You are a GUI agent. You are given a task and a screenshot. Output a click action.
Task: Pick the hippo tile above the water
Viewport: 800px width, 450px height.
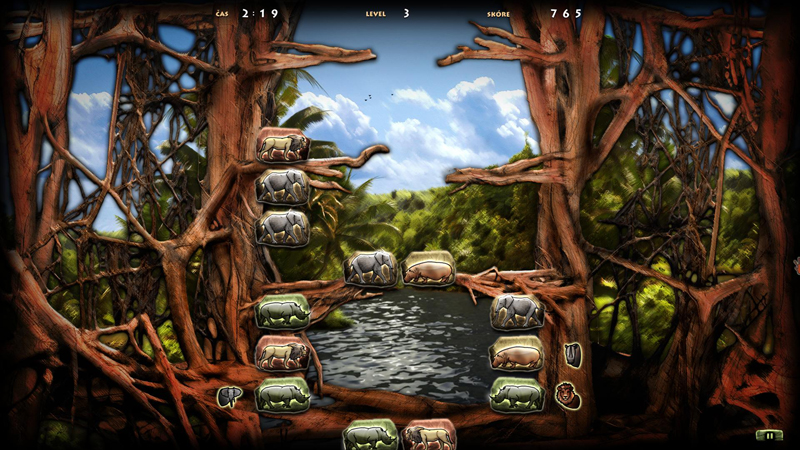click(429, 269)
